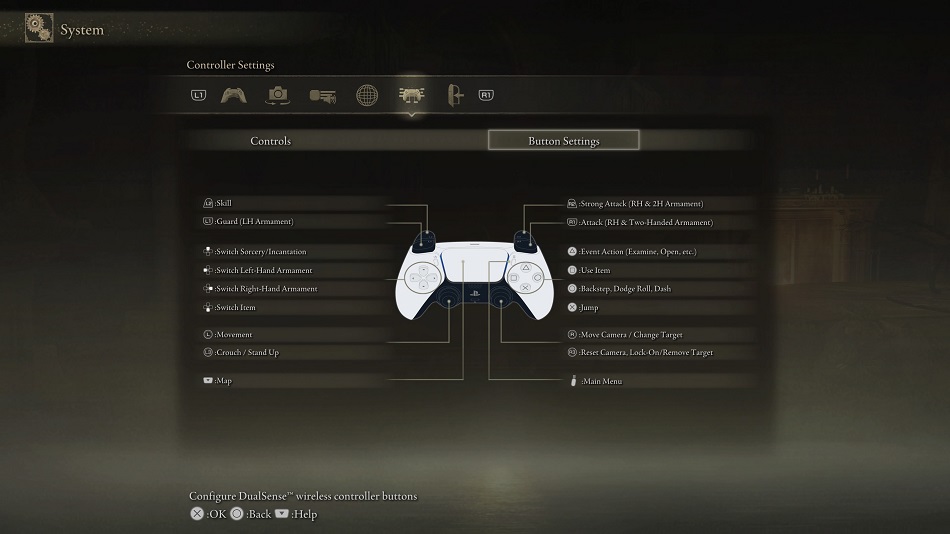This screenshot has width=950, height=534.
Task: Open the sound and display settings tab
Action: click(322, 95)
